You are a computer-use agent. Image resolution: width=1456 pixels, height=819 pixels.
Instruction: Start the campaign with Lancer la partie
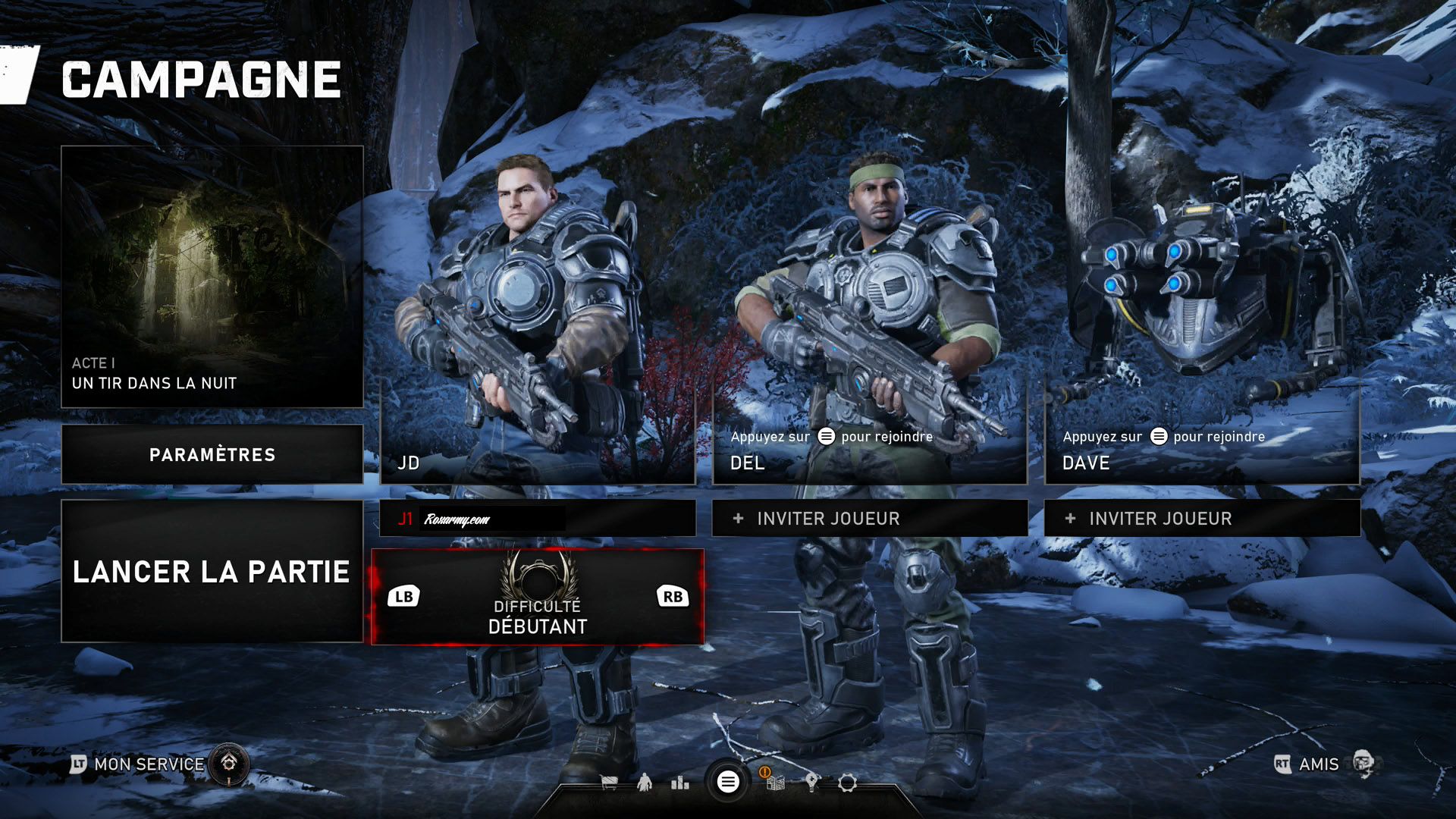click(x=212, y=571)
